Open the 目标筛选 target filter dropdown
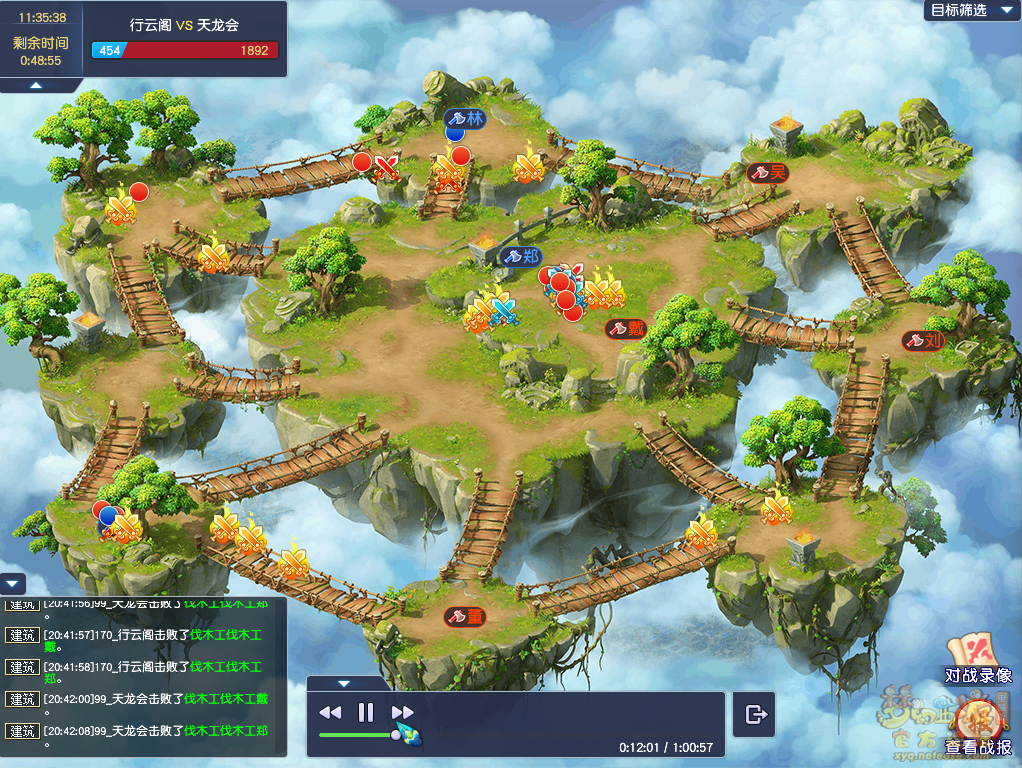 [x=972, y=11]
